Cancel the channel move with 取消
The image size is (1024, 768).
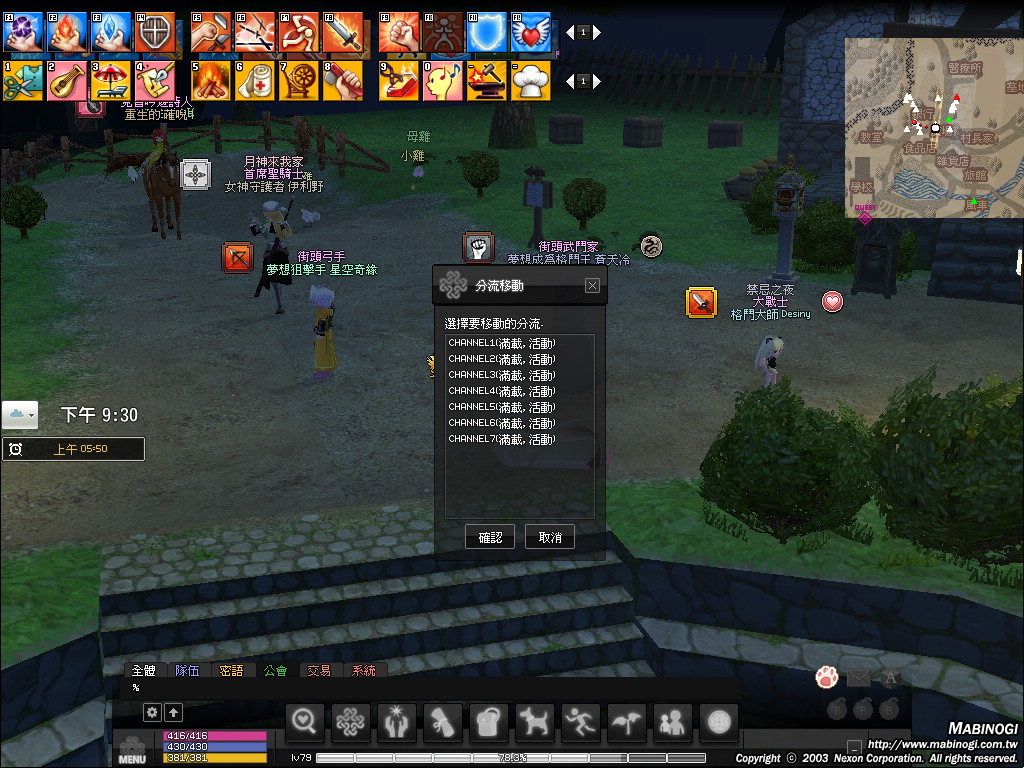pos(550,537)
